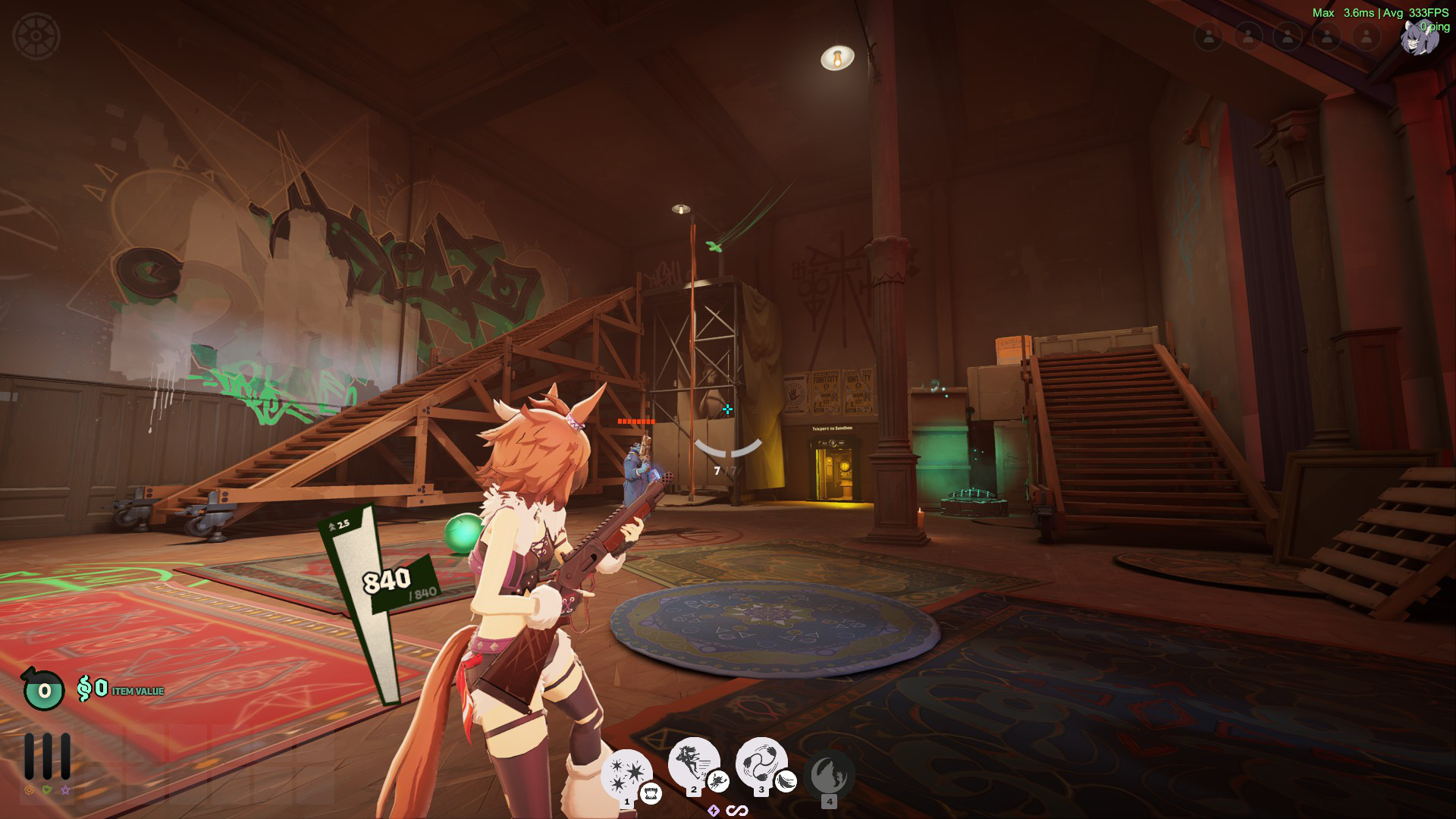
Task: Click the infinity loop icon
Action: tap(737, 811)
